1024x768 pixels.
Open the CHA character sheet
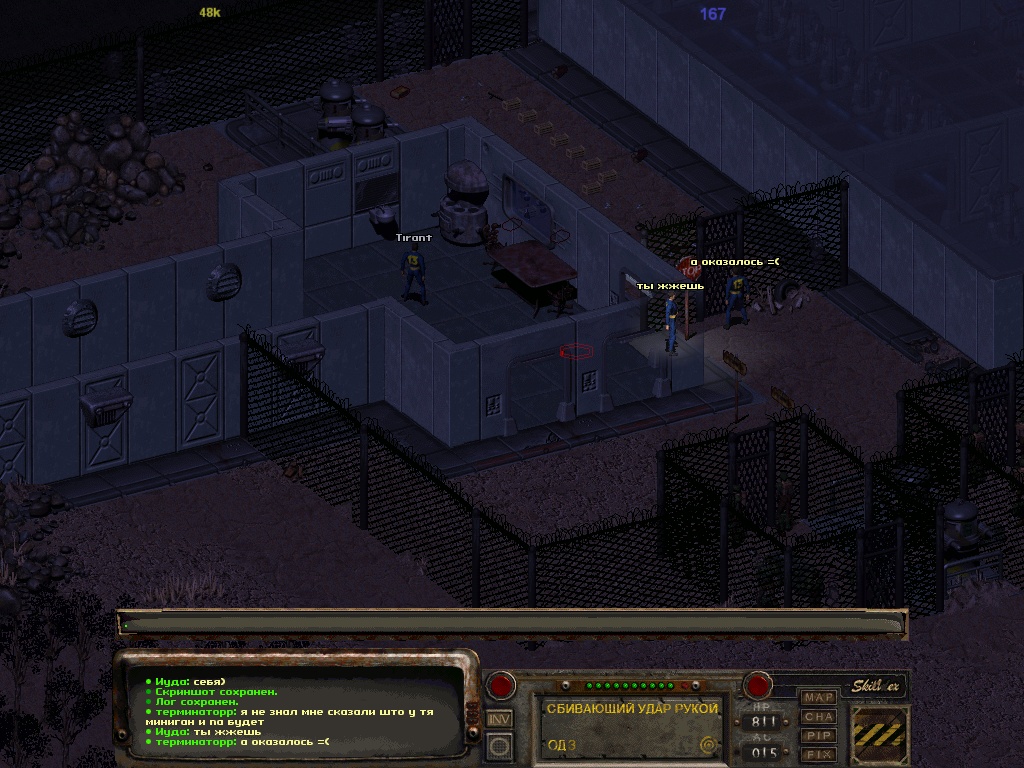pos(819,716)
